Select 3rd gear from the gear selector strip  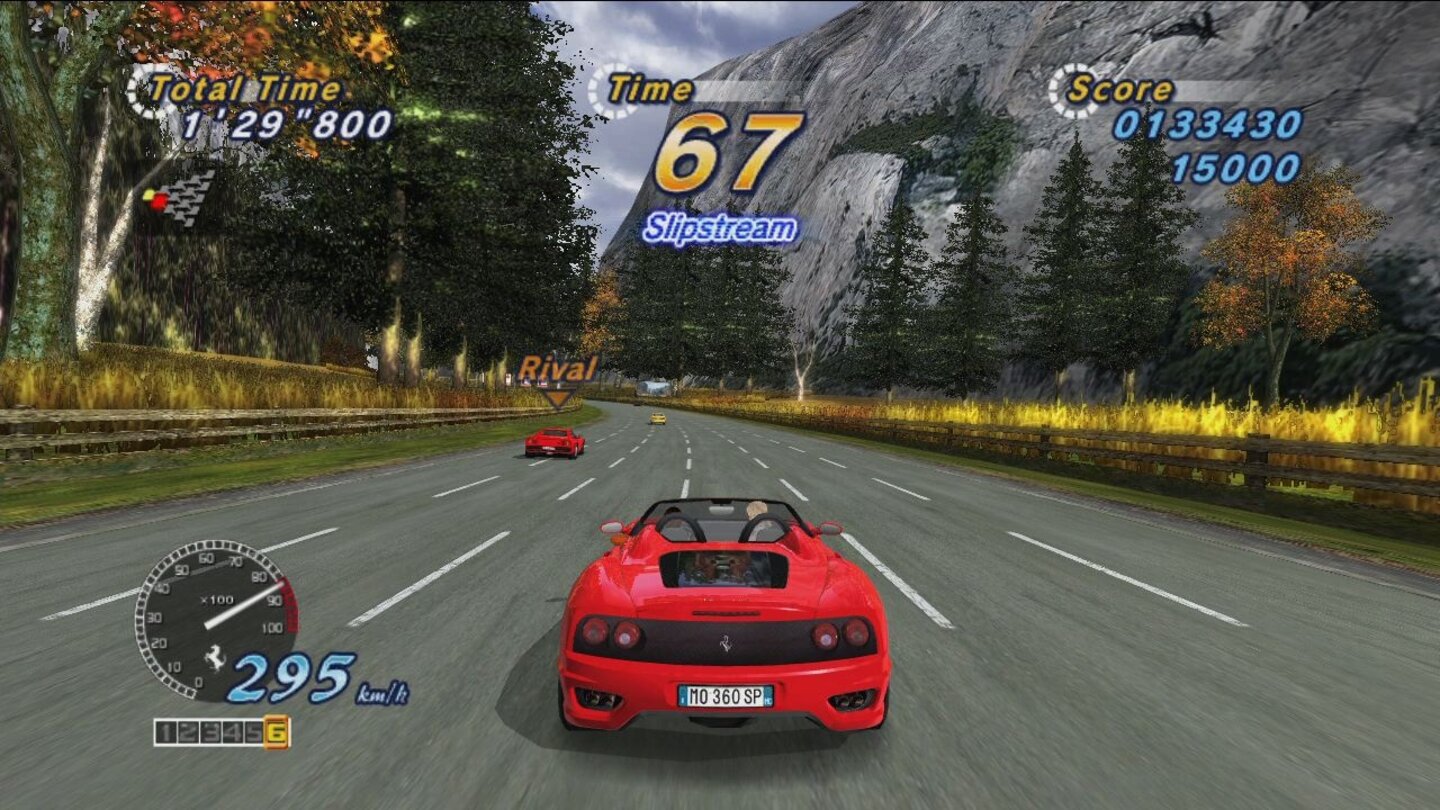pos(210,733)
